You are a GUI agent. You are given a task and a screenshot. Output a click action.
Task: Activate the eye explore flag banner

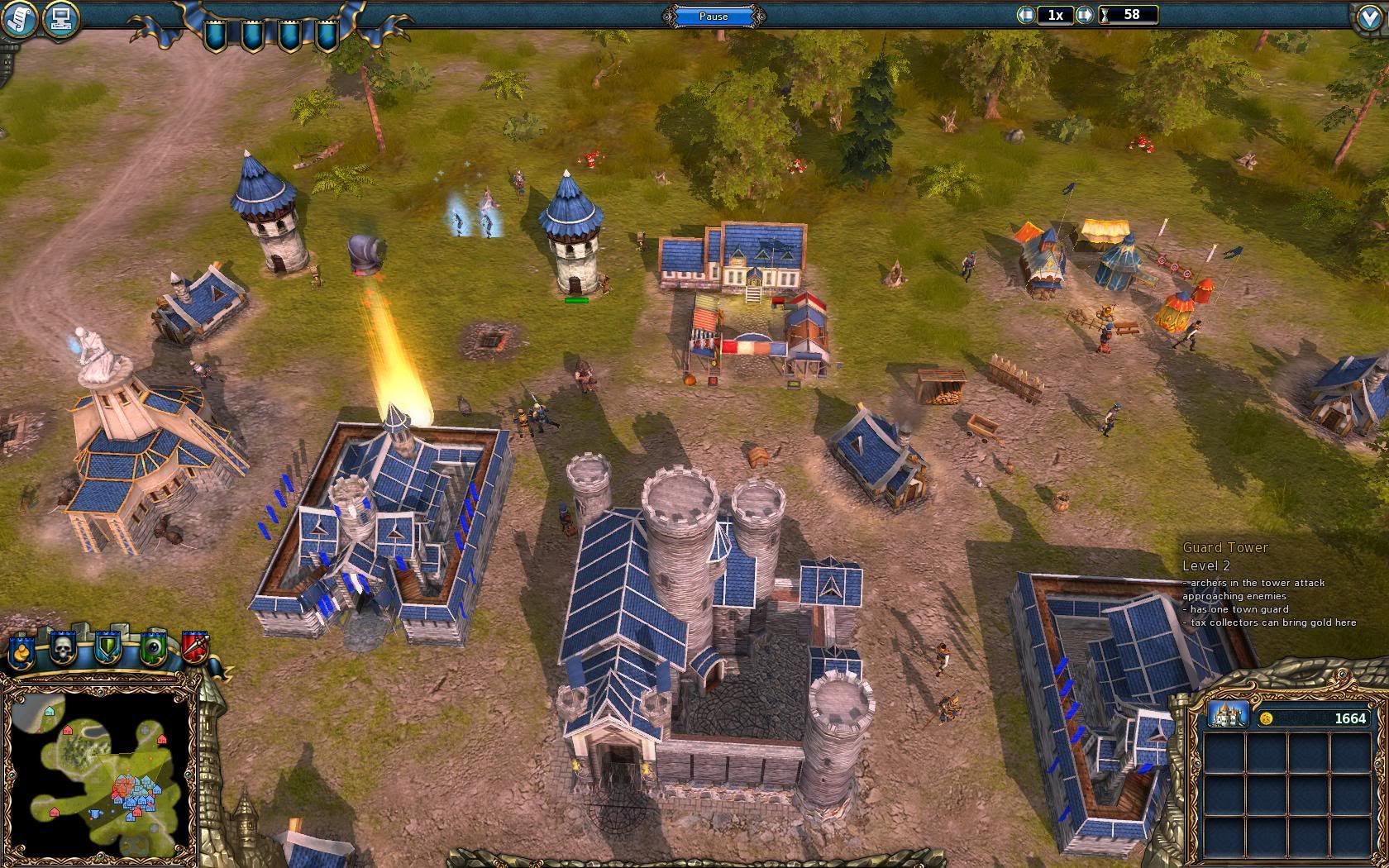(152, 649)
